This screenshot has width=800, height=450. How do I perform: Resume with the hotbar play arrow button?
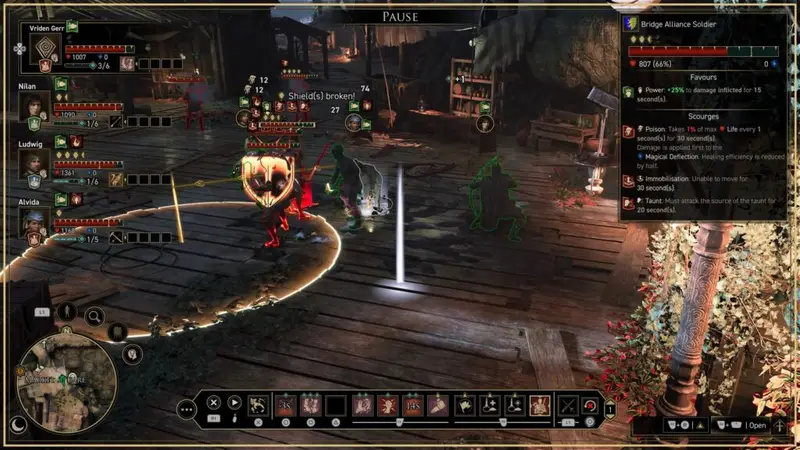pyautogui.click(x=235, y=403)
